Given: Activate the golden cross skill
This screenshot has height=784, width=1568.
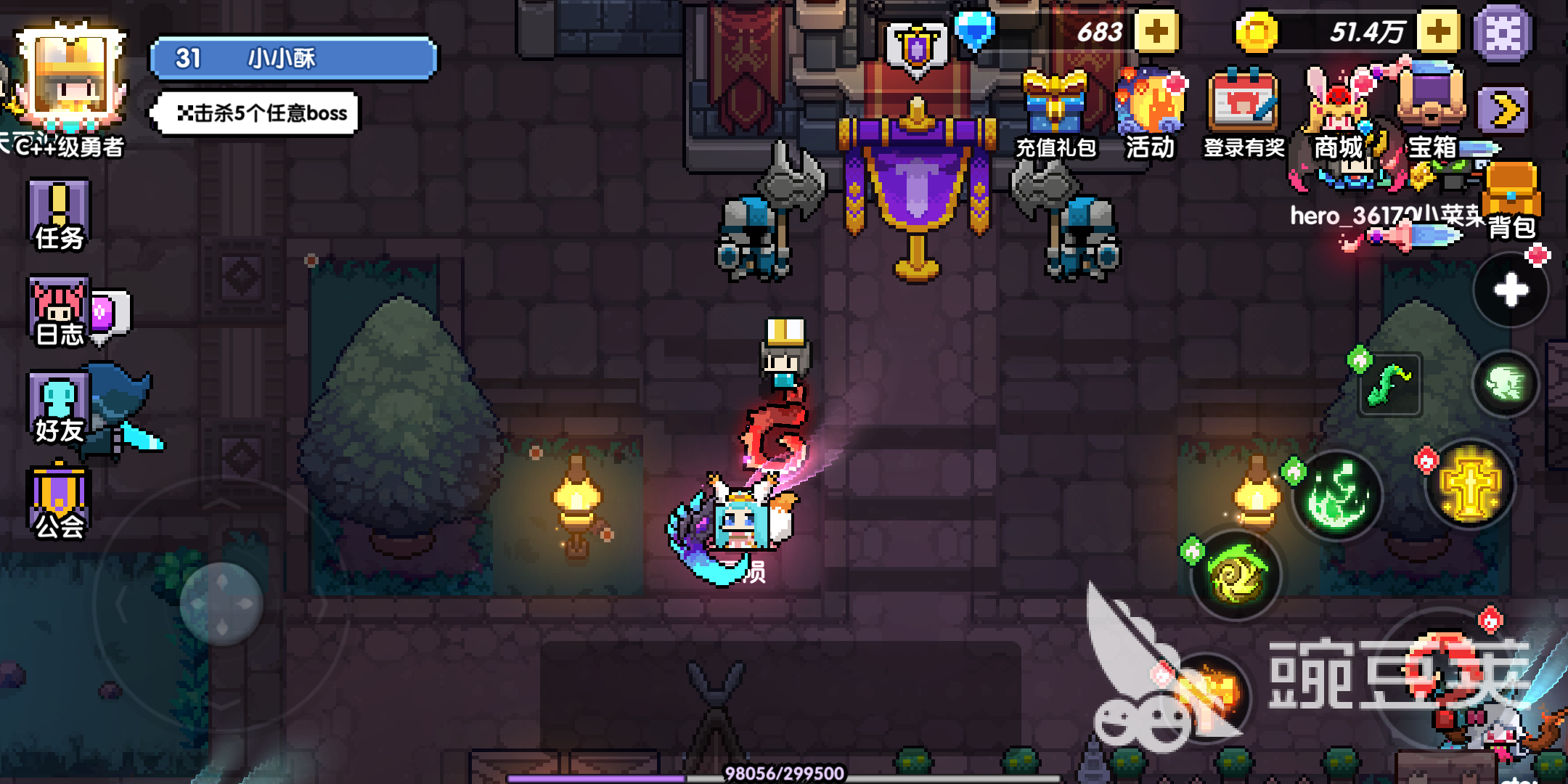Looking at the screenshot, I should [1470, 485].
